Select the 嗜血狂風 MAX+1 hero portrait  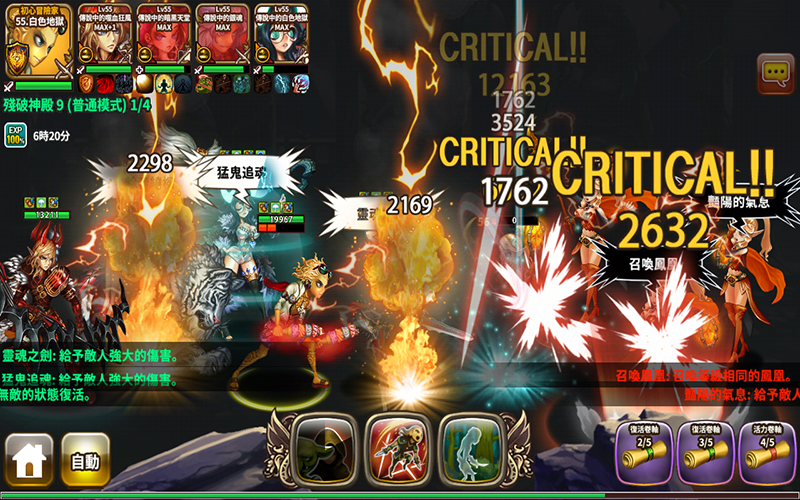tap(108, 36)
